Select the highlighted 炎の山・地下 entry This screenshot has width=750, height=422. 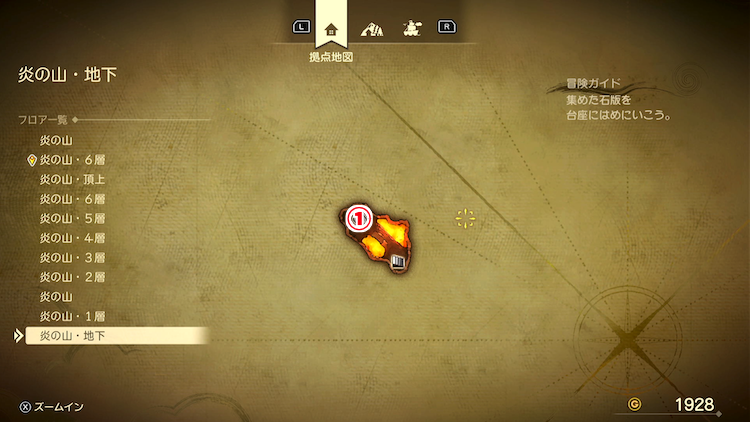[x=73, y=336]
